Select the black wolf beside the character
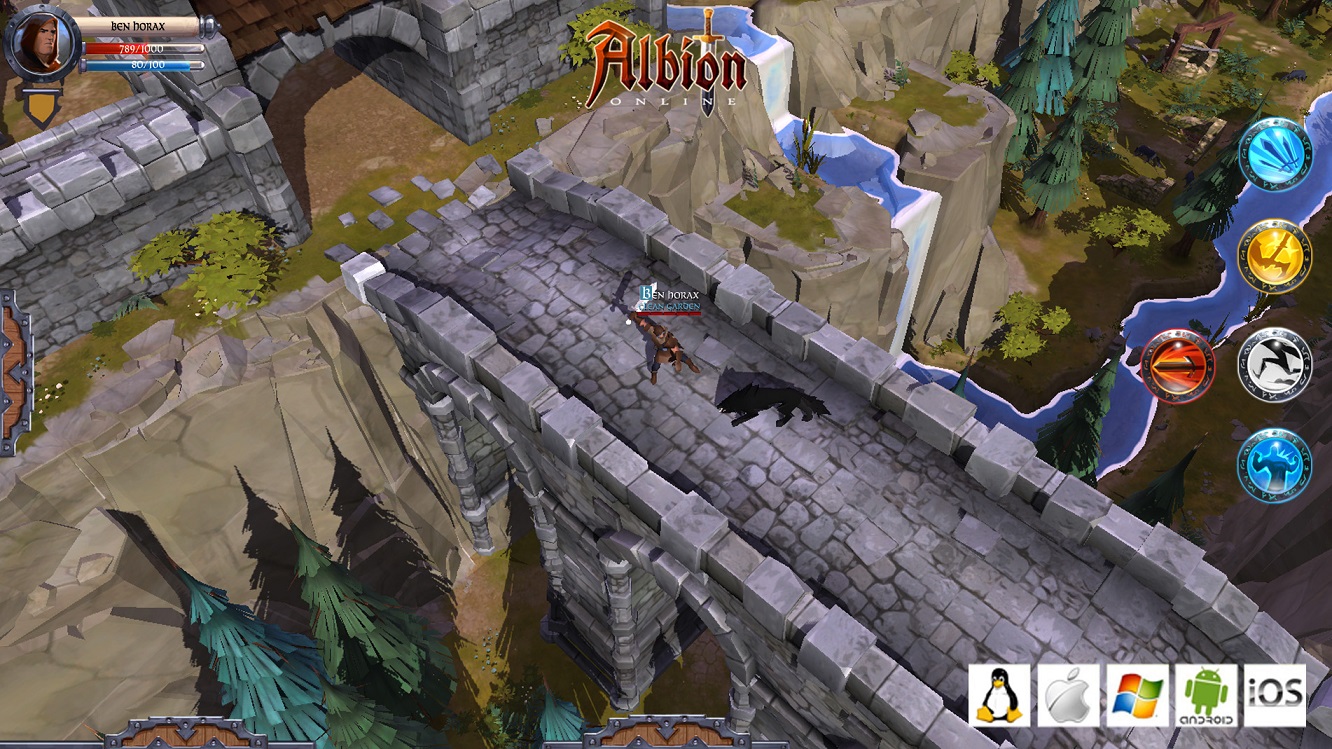The height and width of the screenshot is (749, 1332). [760, 400]
